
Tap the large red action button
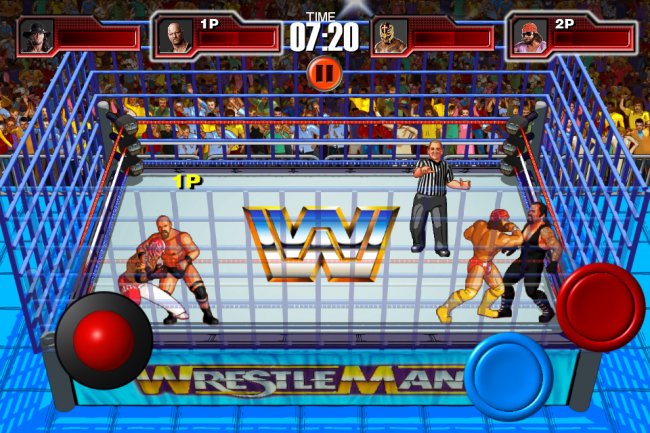coord(600,307)
